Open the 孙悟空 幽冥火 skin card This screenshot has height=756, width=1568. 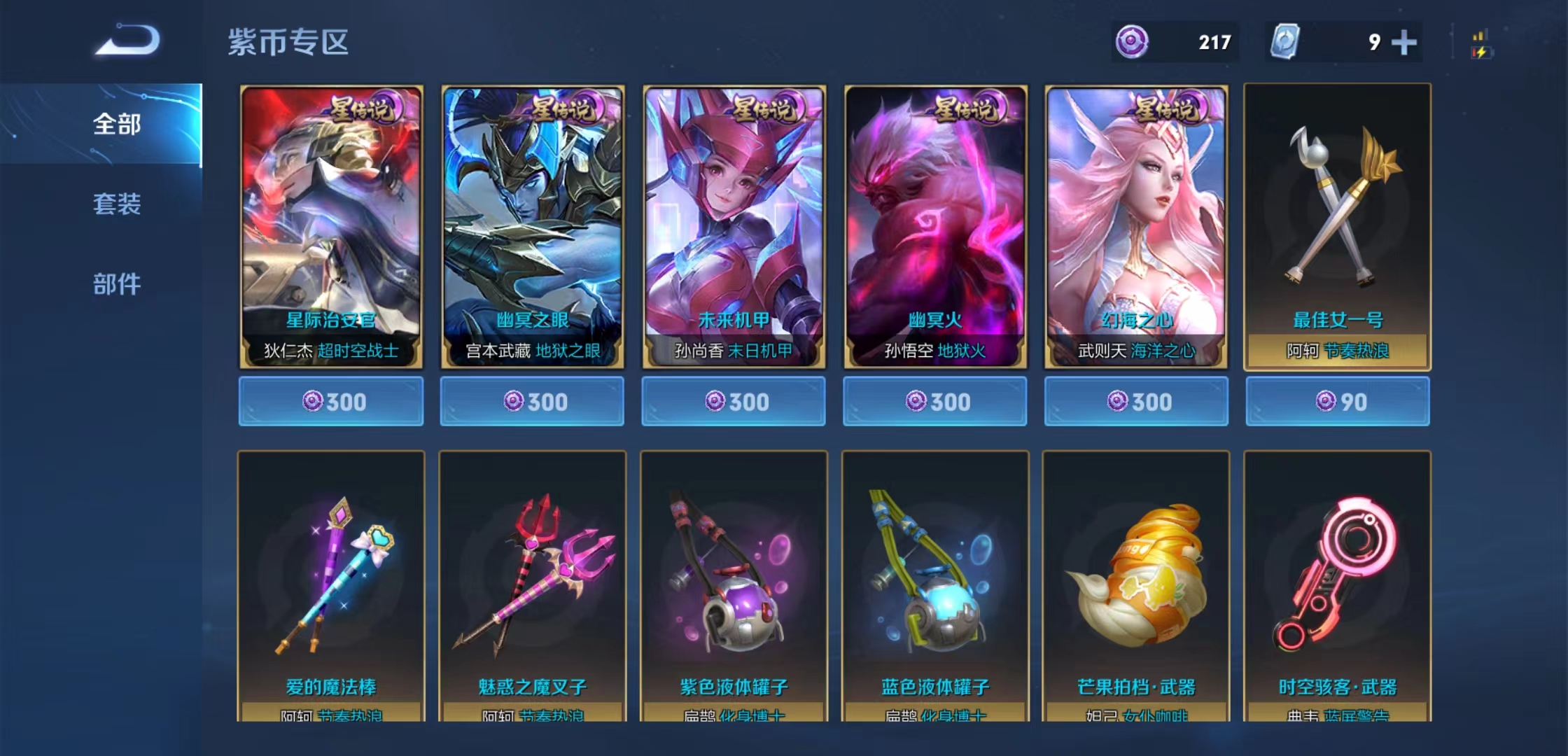coord(935,227)
